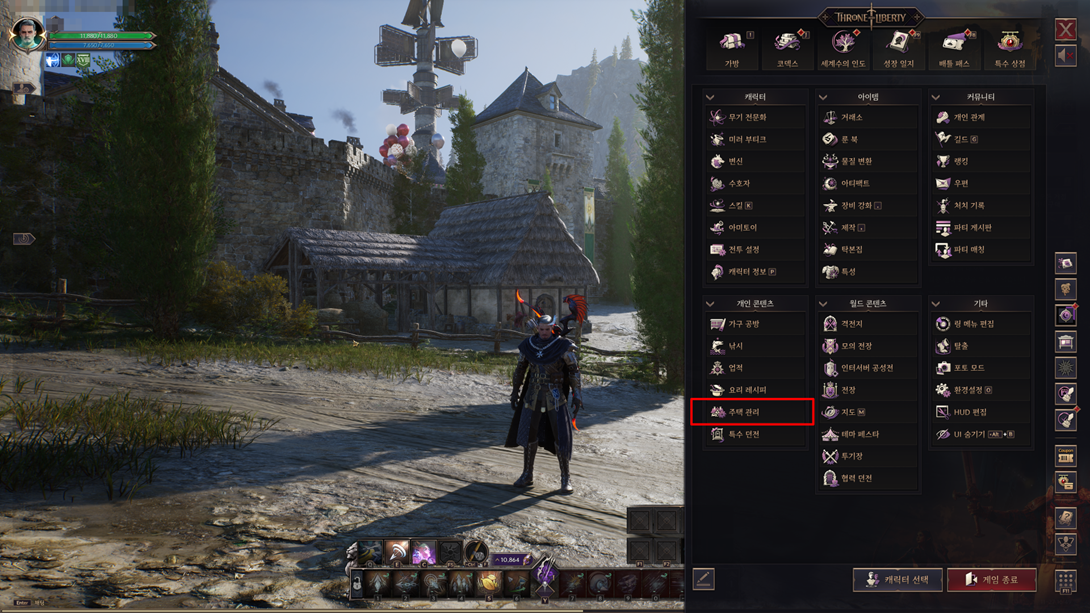Select the 낚시 (Fishing) entry

(x=736, y=346)
